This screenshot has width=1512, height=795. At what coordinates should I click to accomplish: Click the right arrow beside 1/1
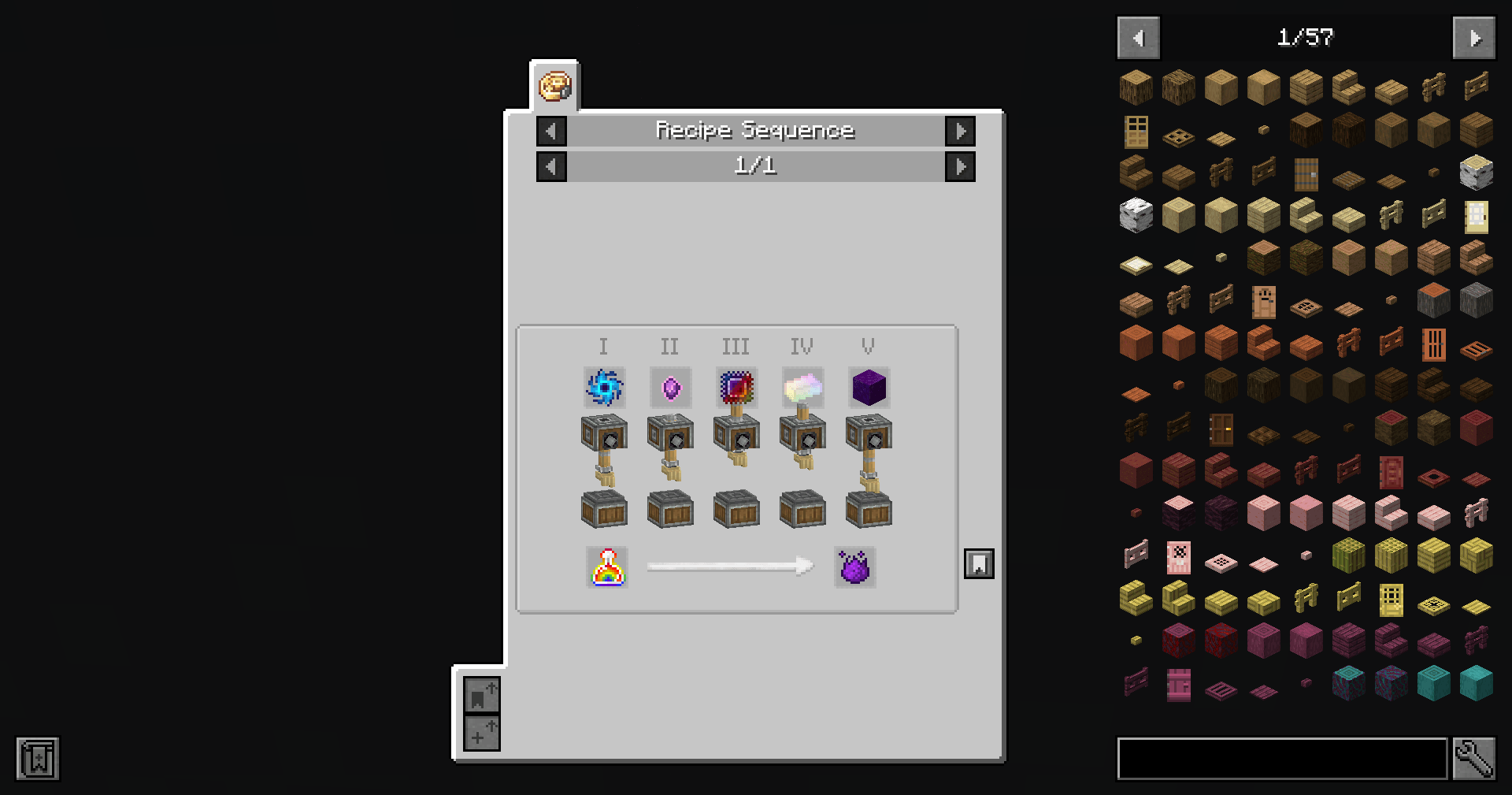click(961, 166)
